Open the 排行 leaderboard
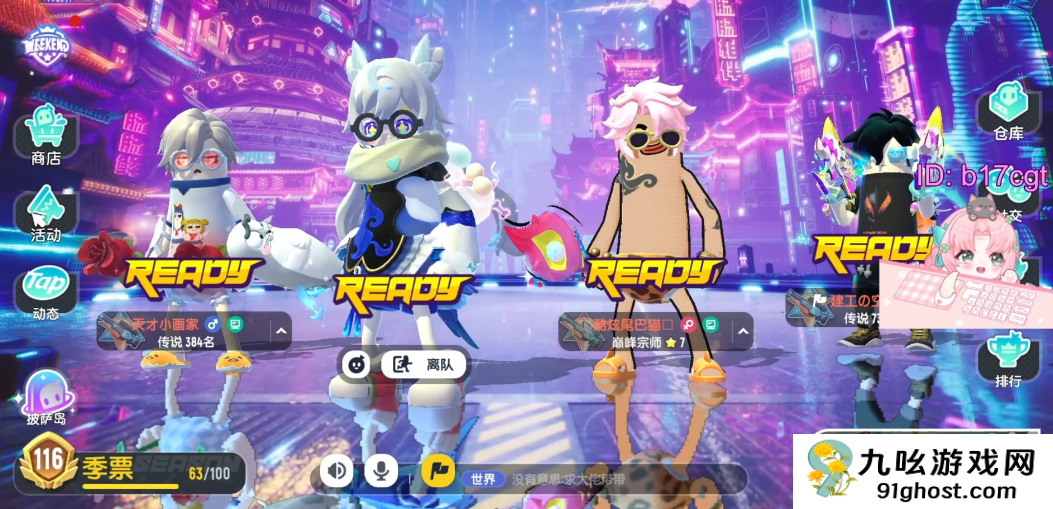This screenshot has height=509, width=1053. 1008,358
